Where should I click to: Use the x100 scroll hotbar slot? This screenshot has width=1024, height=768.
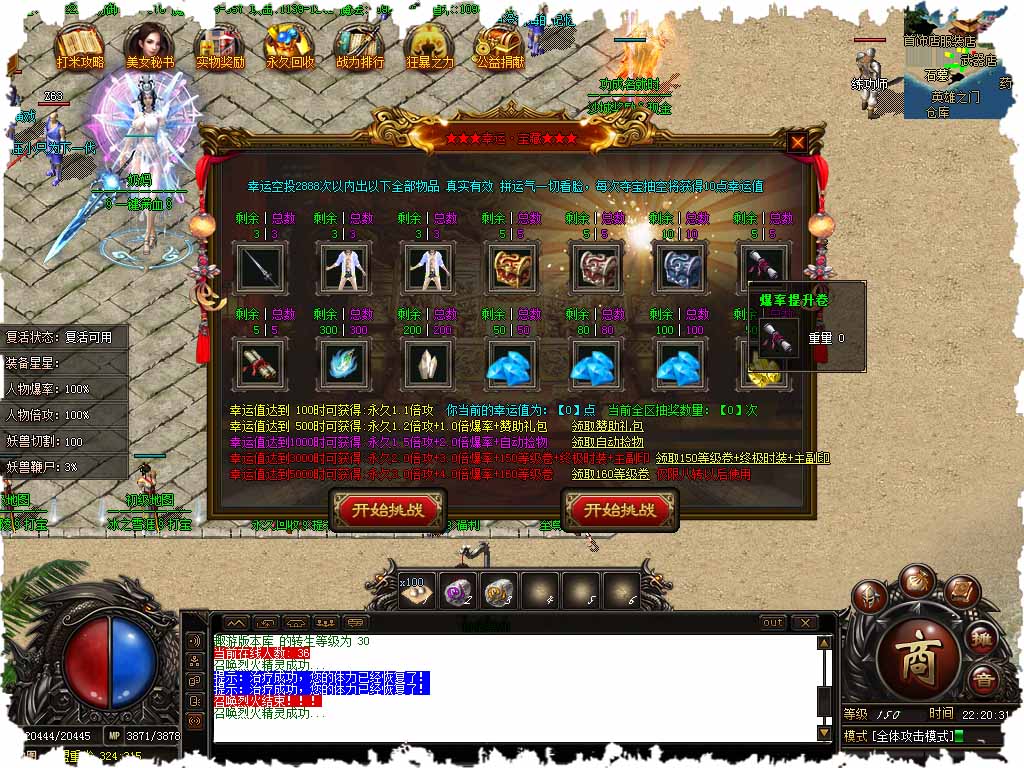point(416,590)
